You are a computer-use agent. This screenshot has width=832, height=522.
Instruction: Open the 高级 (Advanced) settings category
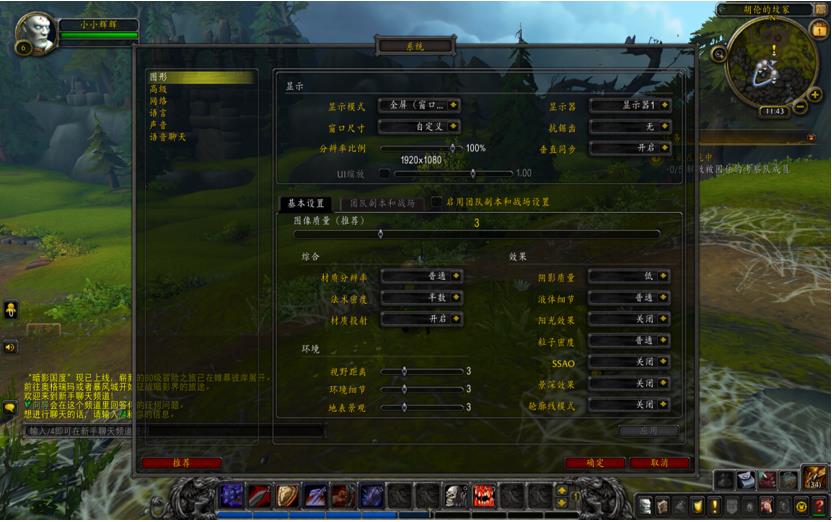click(x=159, y=89)
